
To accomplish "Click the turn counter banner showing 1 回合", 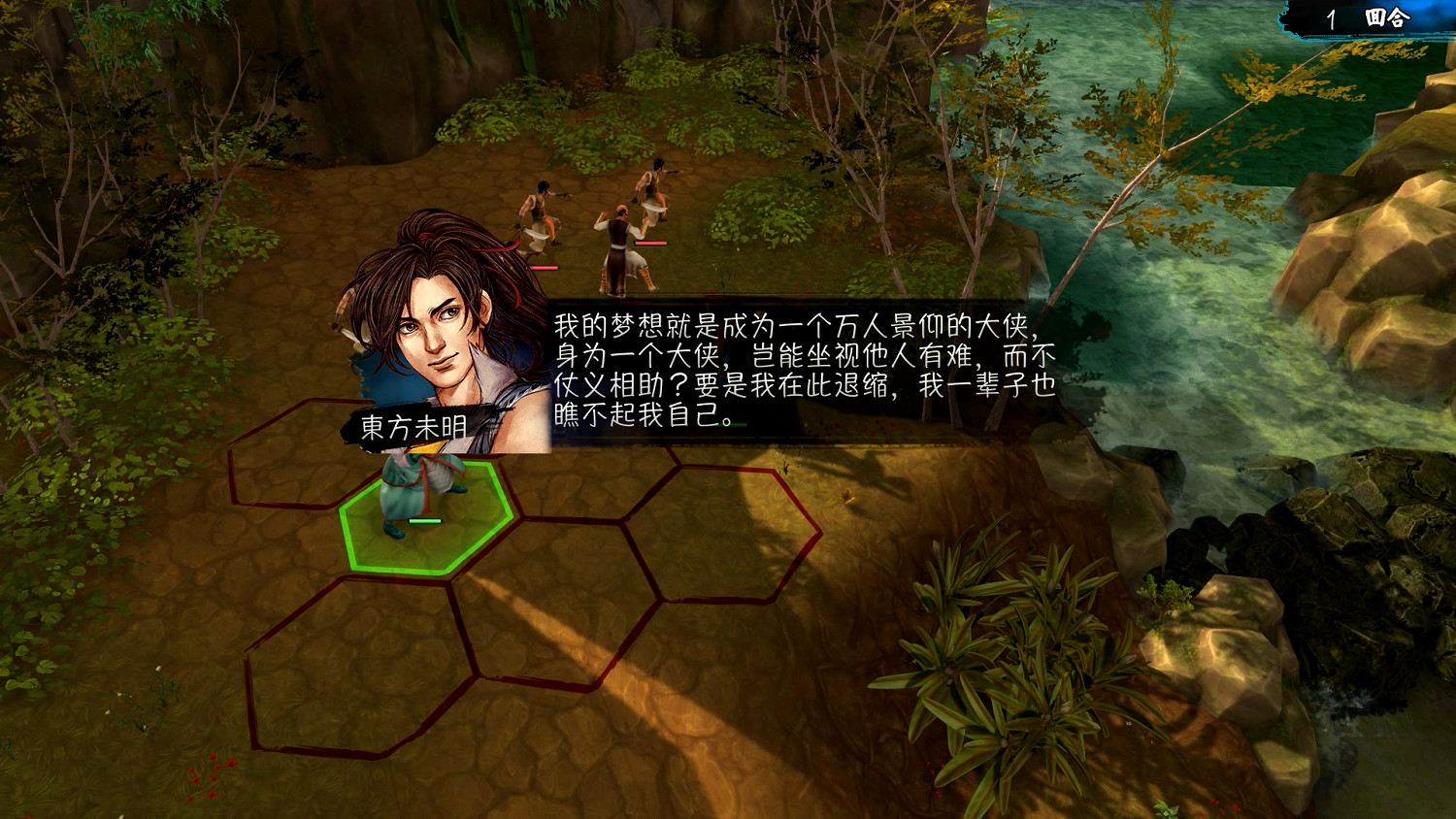I will tap(1358, 16).
